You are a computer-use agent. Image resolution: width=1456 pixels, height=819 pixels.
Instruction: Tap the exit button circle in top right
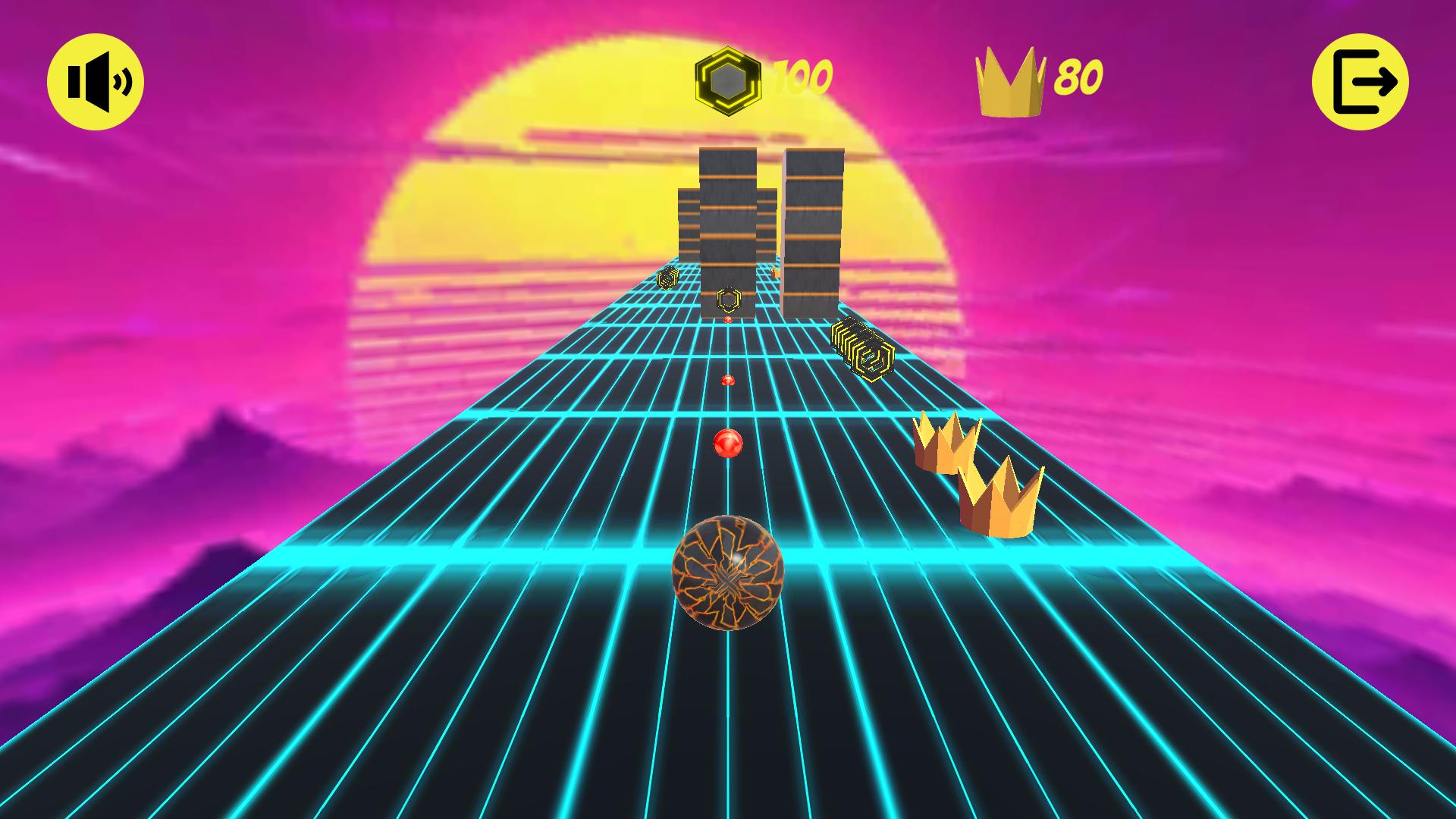(1361, 81)
